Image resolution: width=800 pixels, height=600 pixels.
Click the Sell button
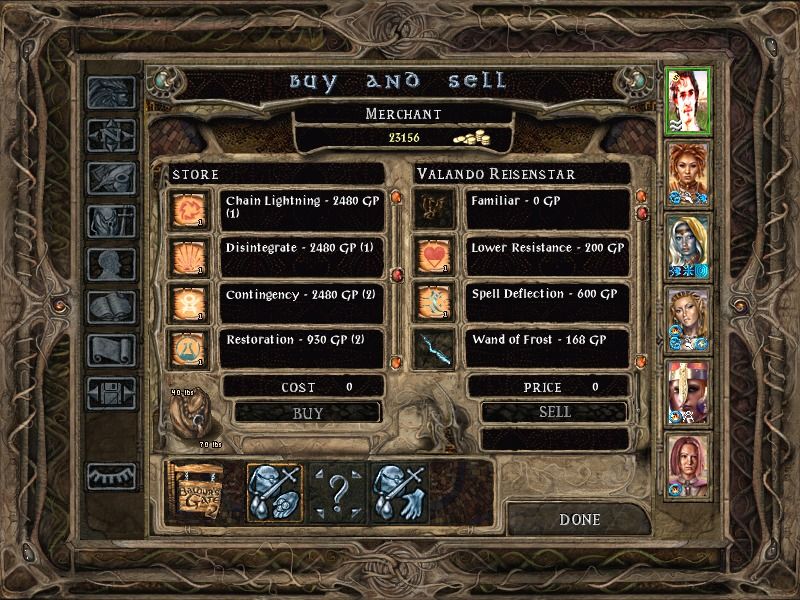tap(554, 412)
